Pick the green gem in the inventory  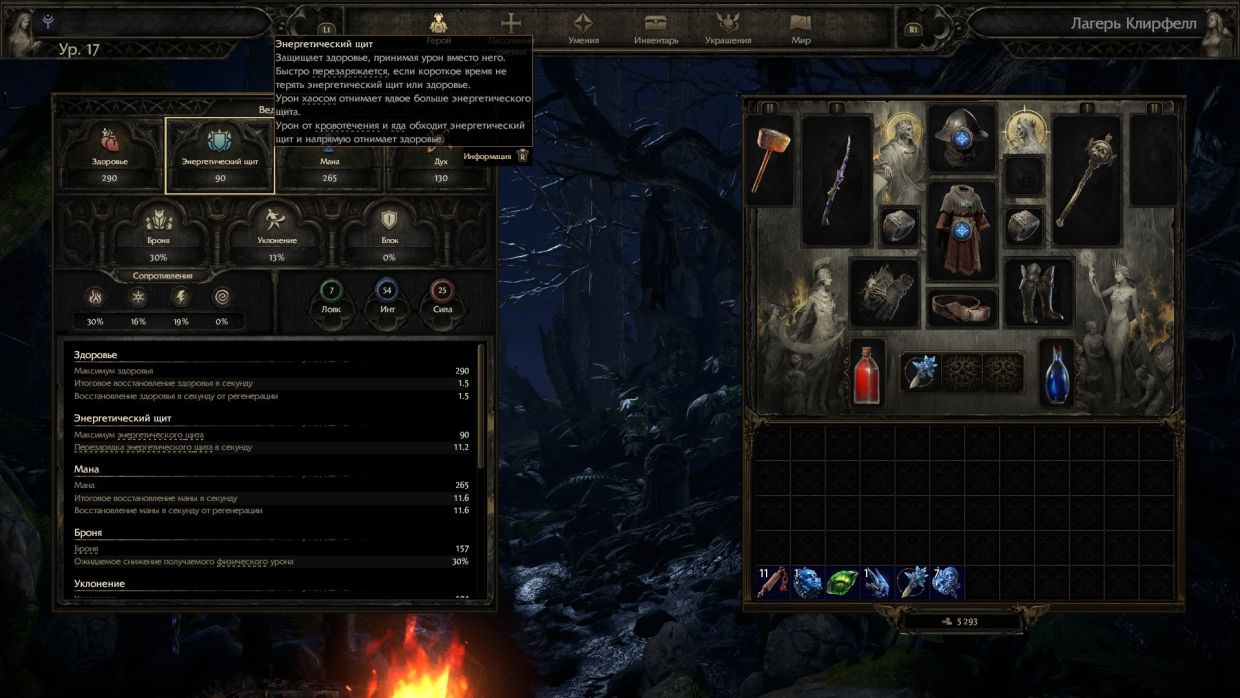click(842, 582)
